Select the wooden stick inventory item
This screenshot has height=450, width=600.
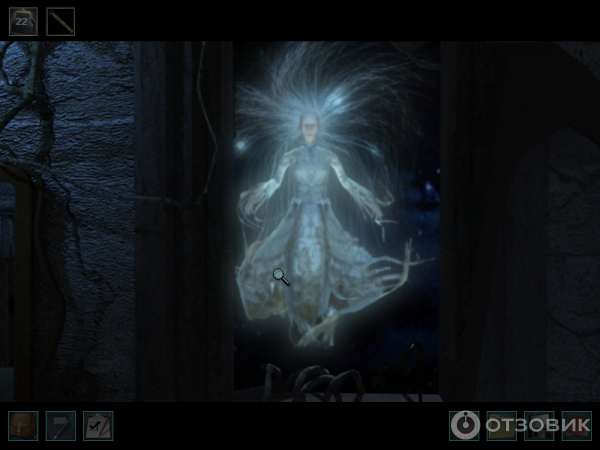[61, 21]
